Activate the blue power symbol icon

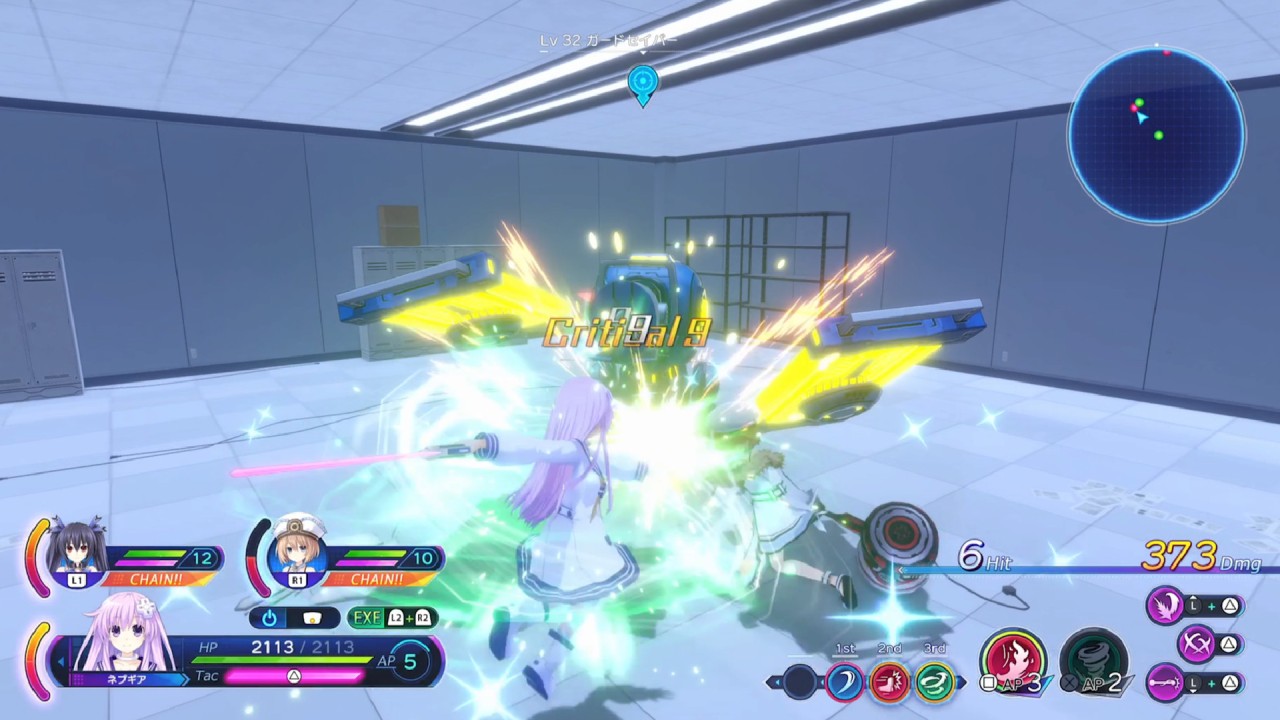270,617
